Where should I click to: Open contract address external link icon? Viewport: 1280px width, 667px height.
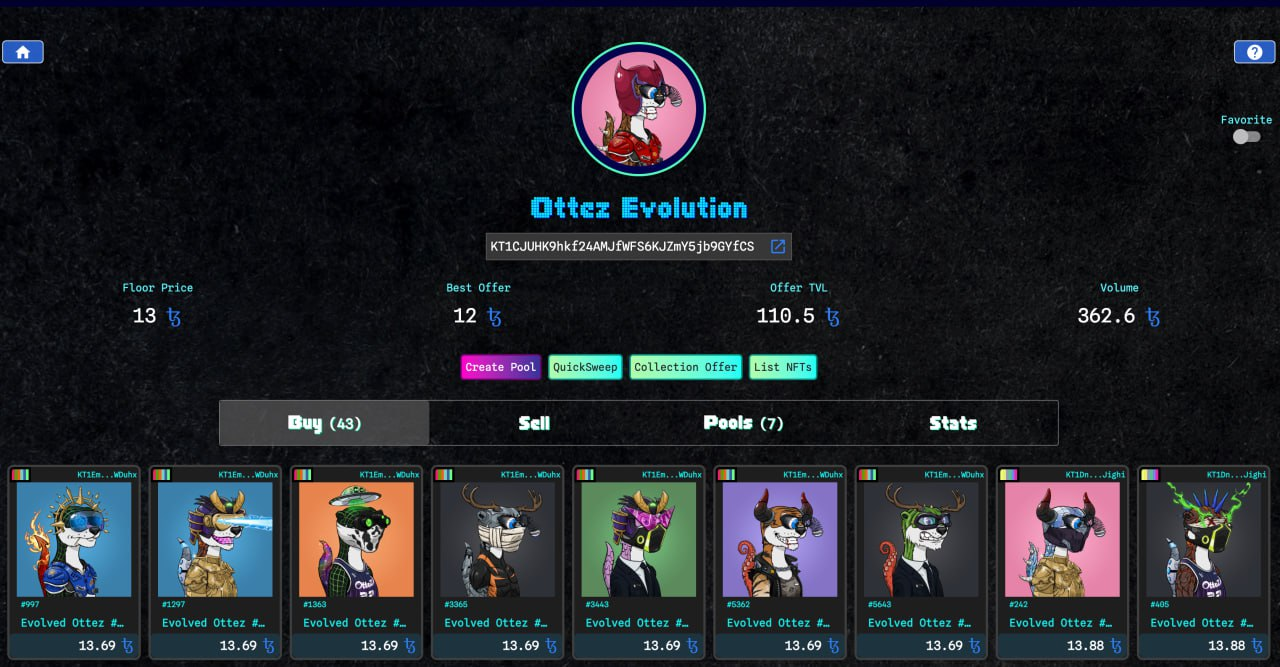(x=777, y=246)
